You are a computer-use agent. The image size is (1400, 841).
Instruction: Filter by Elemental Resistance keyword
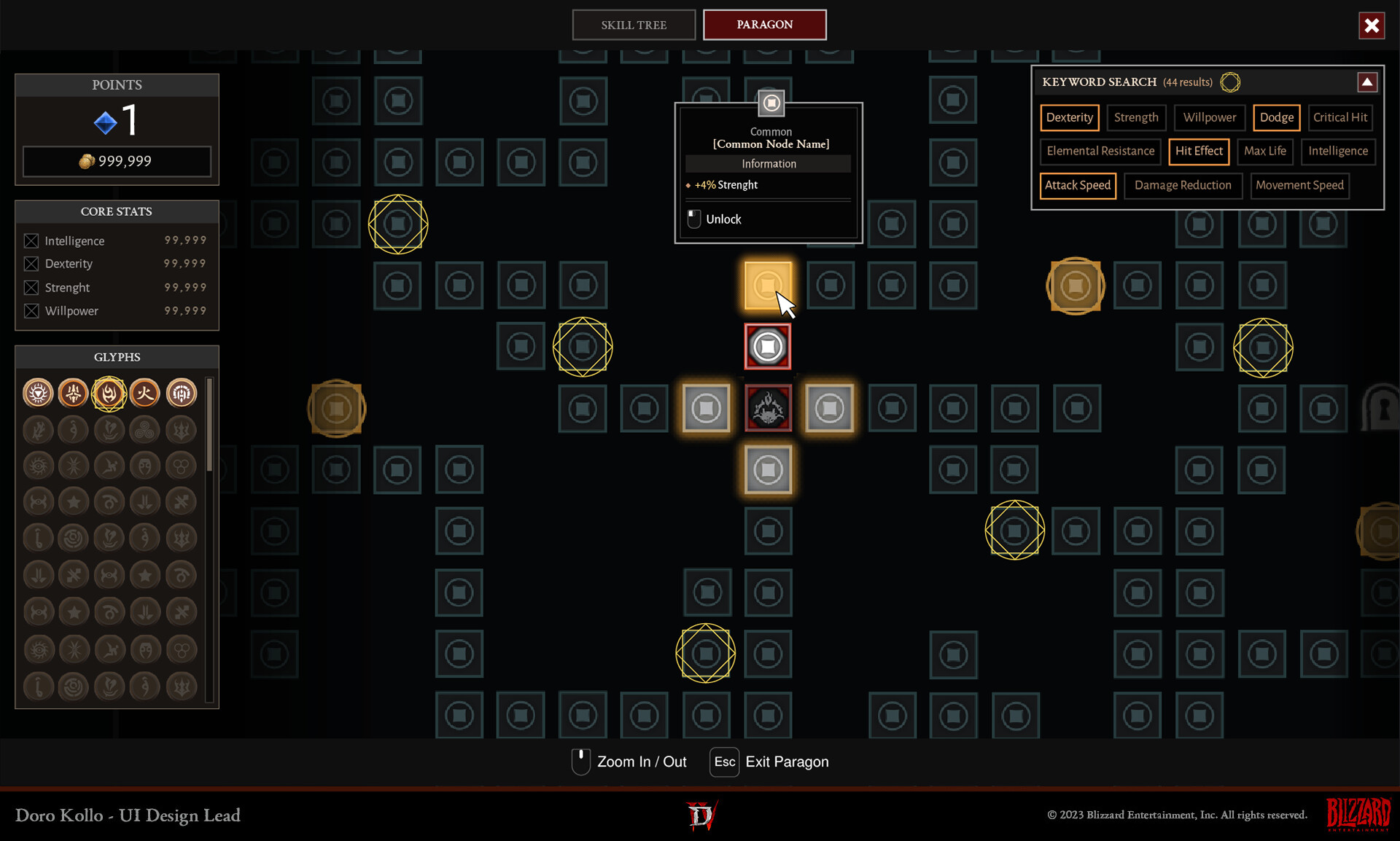[1100, 151]
